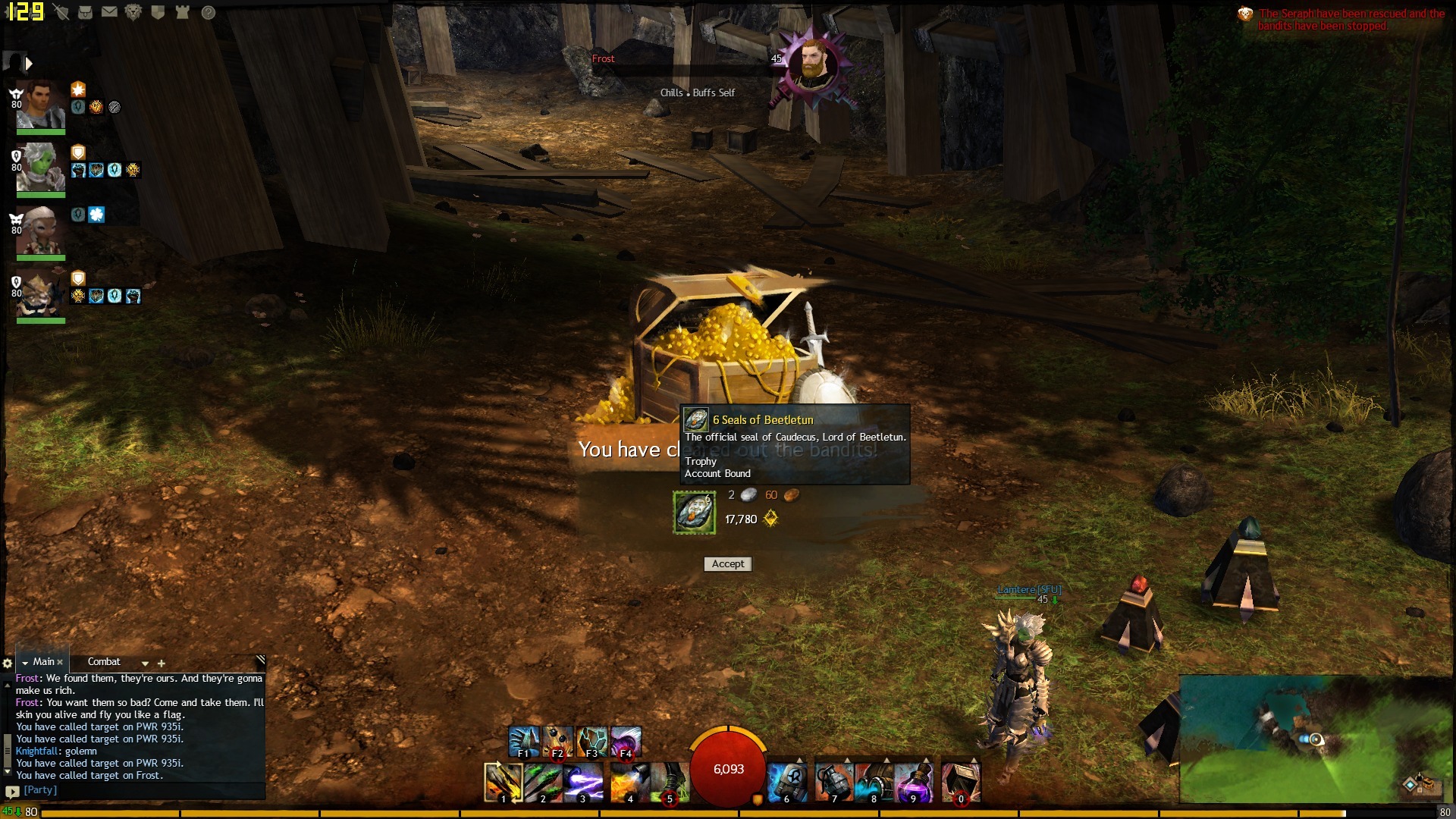Image resolution: width=1456 pixels, height=819 pixels.
Task: Activate the purple lightning skill in slot 3
Action: [582, 782]
